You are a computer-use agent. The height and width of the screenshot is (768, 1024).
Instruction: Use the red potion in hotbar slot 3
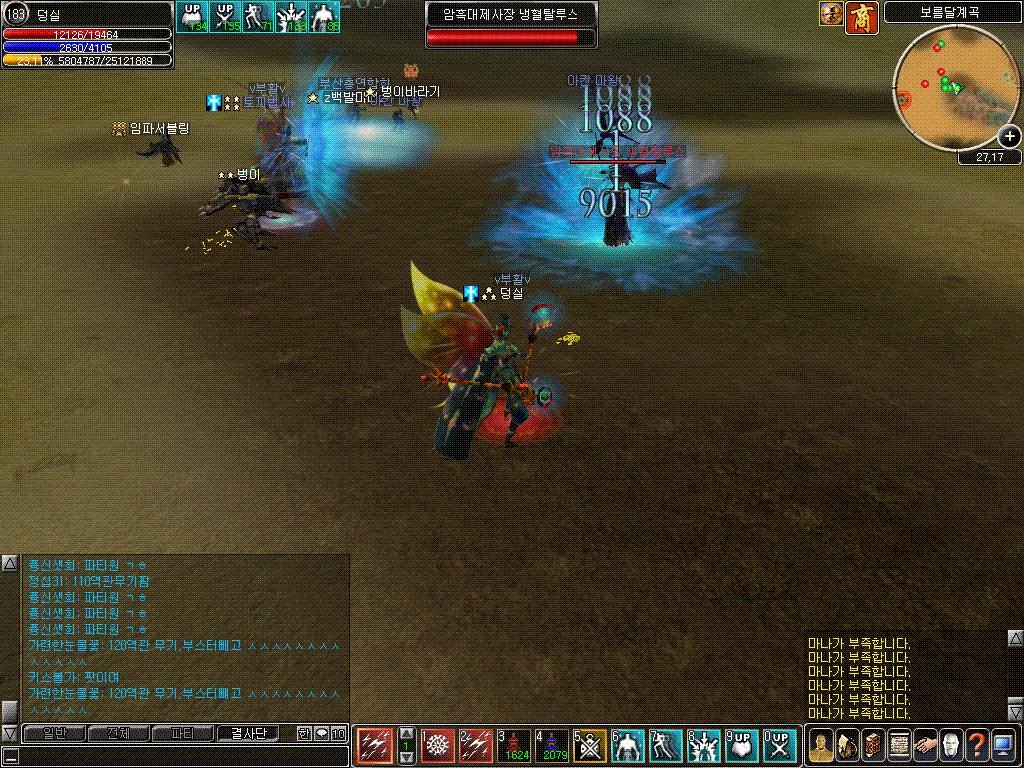pyautogui.click(x=516, y=745)
